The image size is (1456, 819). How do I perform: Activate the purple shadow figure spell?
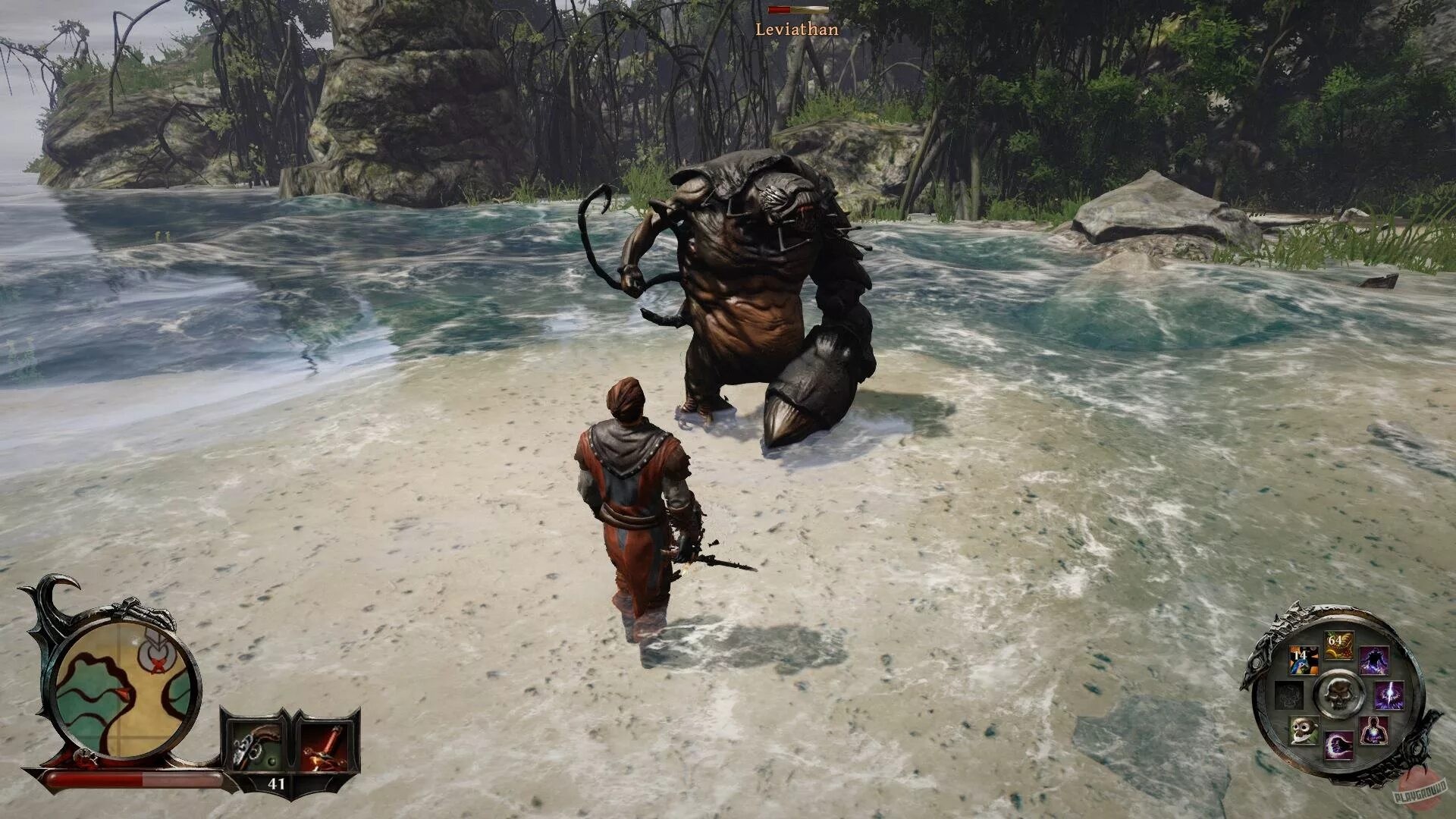(1373, 661)
